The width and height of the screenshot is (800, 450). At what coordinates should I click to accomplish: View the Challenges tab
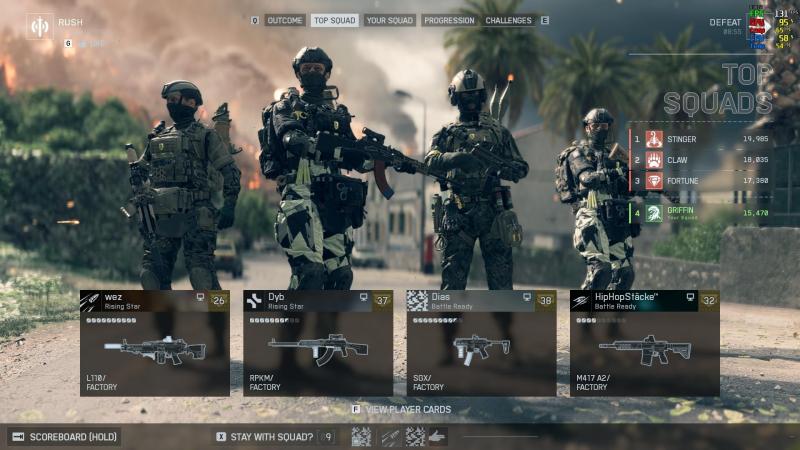coord(510,20)
